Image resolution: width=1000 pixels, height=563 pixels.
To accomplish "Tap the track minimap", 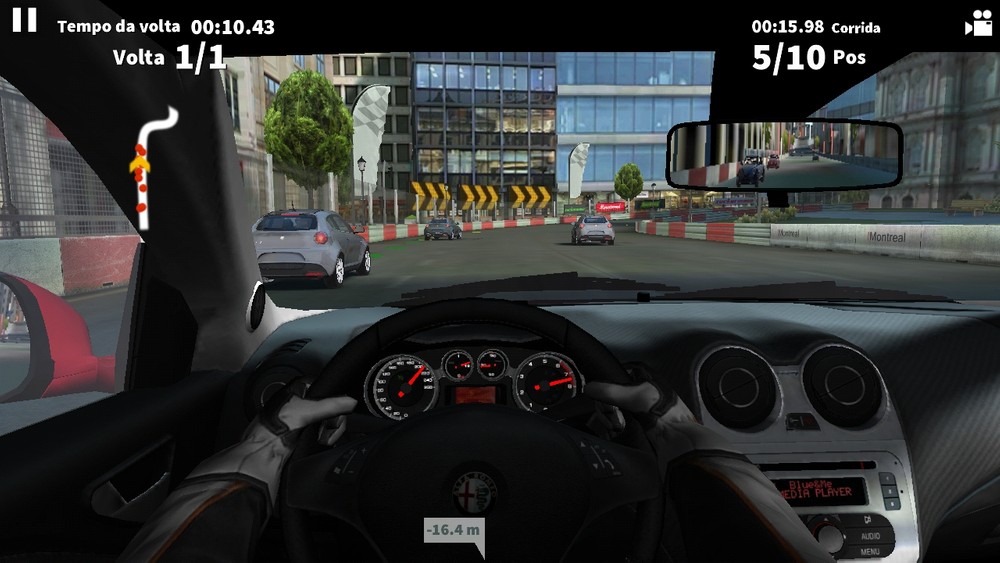I will click(x=152, y=165).
